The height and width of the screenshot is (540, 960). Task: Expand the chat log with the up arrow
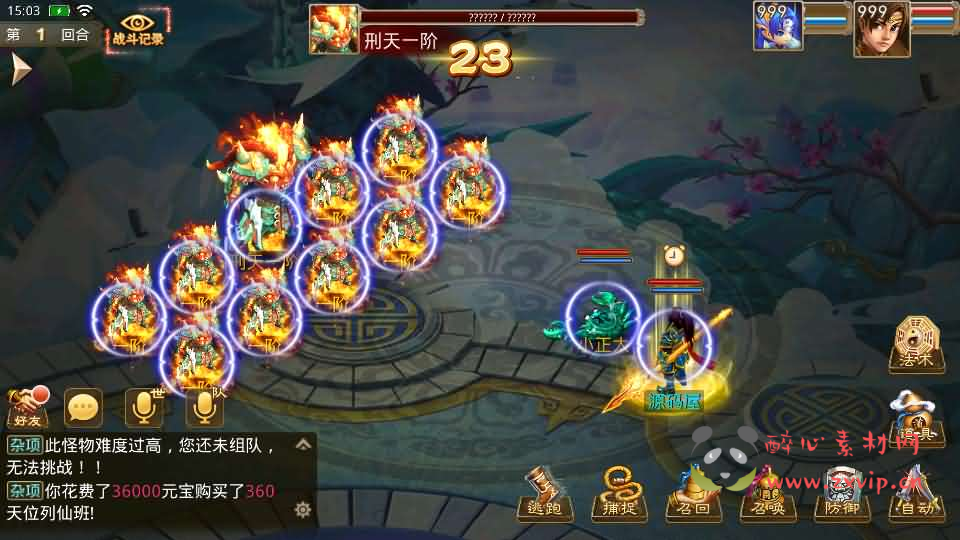(302, 442)
